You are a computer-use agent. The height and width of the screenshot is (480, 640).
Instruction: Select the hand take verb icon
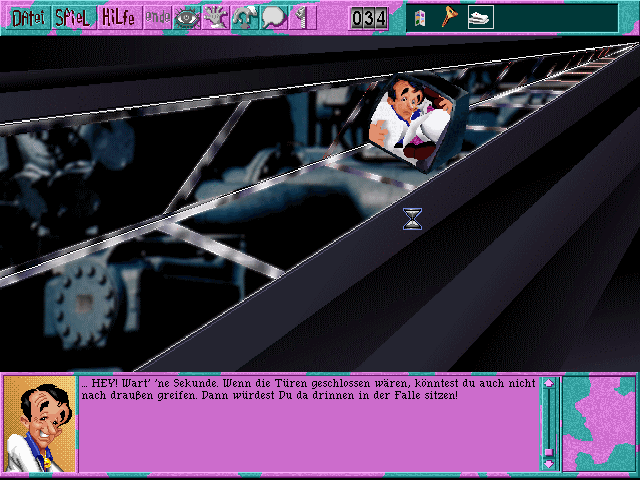tap(216, 17)
